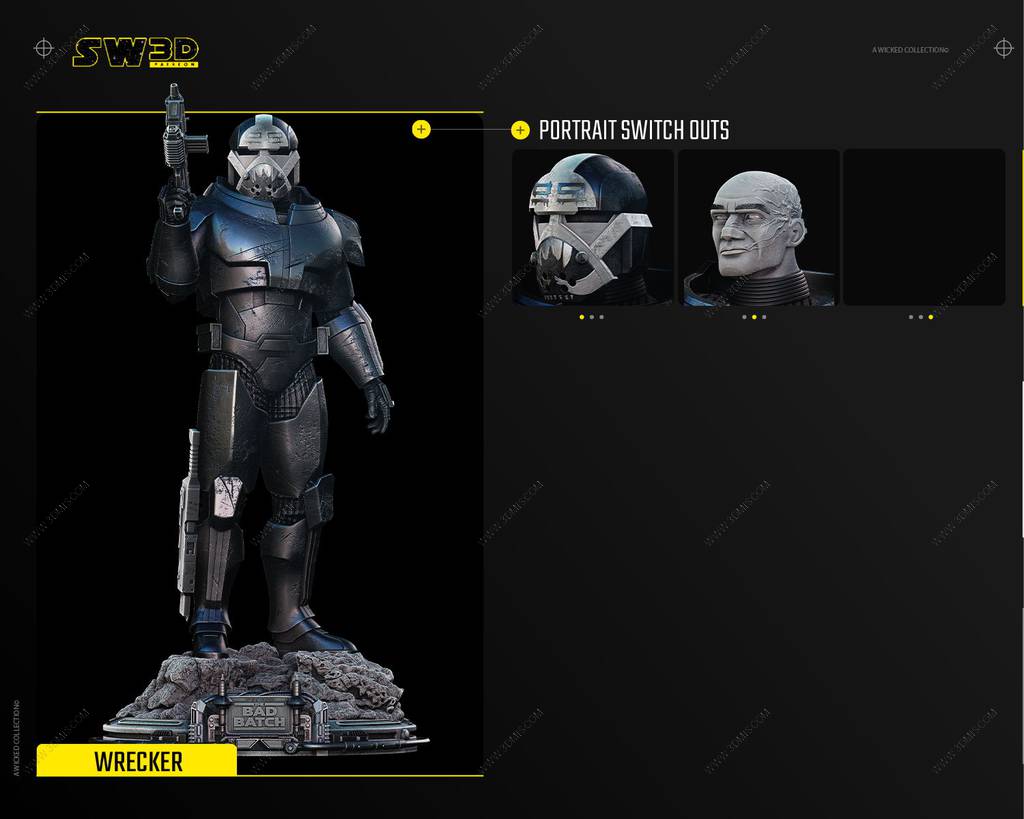The height and width of the screenshot is (819, 1024).
Task: Select the yellow Wrecker name label
Action: click(x=137, y=761)
